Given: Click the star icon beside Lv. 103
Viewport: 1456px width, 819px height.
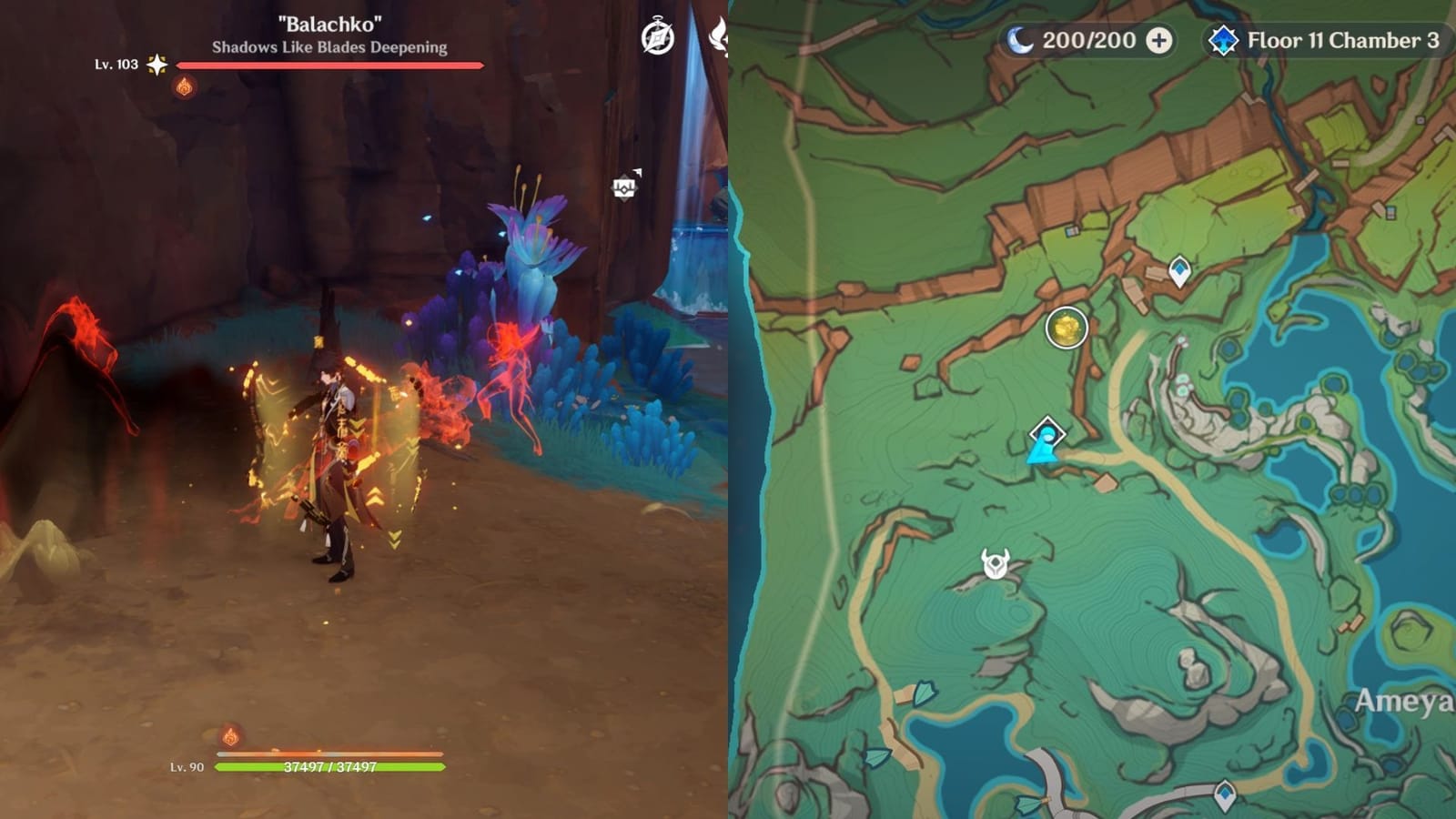Looking at the screenshot, I should 157,64.
